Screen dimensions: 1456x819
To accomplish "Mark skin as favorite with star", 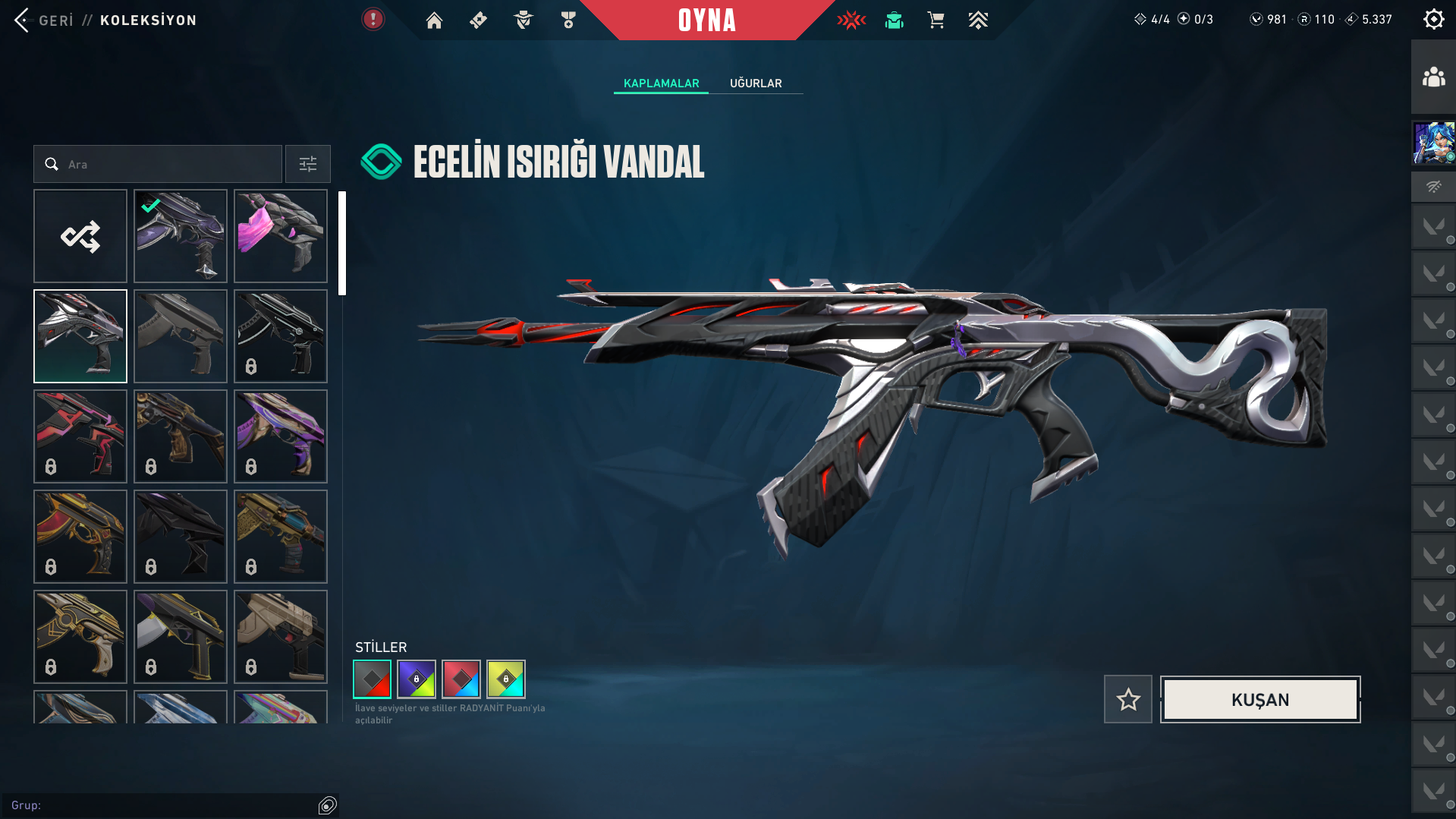I will click(x=1127, y=699).
